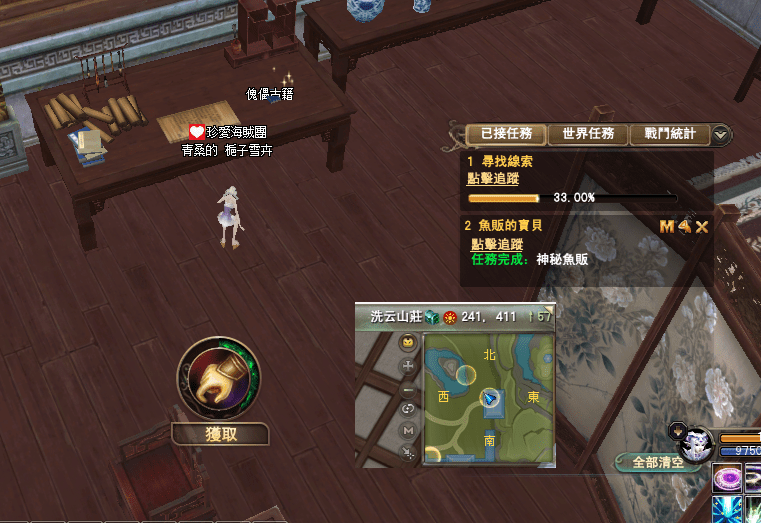Zoom in the minimap with plus button
This screenshot has width=761, height=523.
coord(407,366)
